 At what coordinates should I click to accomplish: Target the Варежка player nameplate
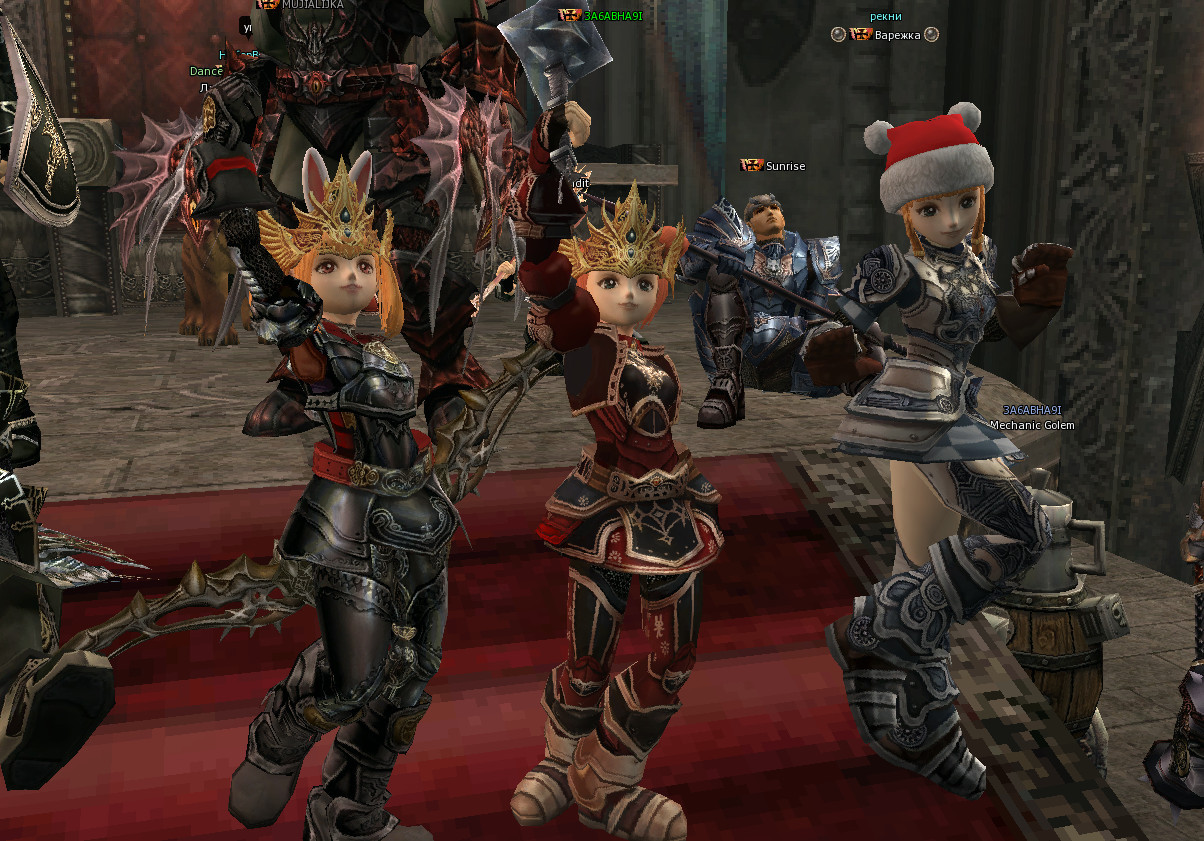tap(897, 35)
